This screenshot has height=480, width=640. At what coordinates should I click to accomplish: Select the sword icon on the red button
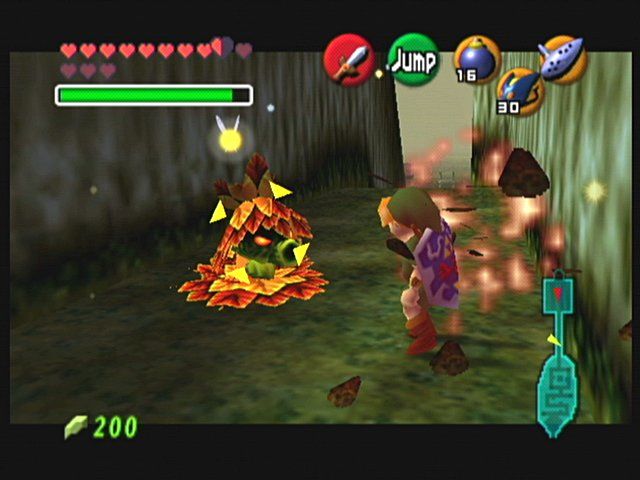click(x=349, y=61)
